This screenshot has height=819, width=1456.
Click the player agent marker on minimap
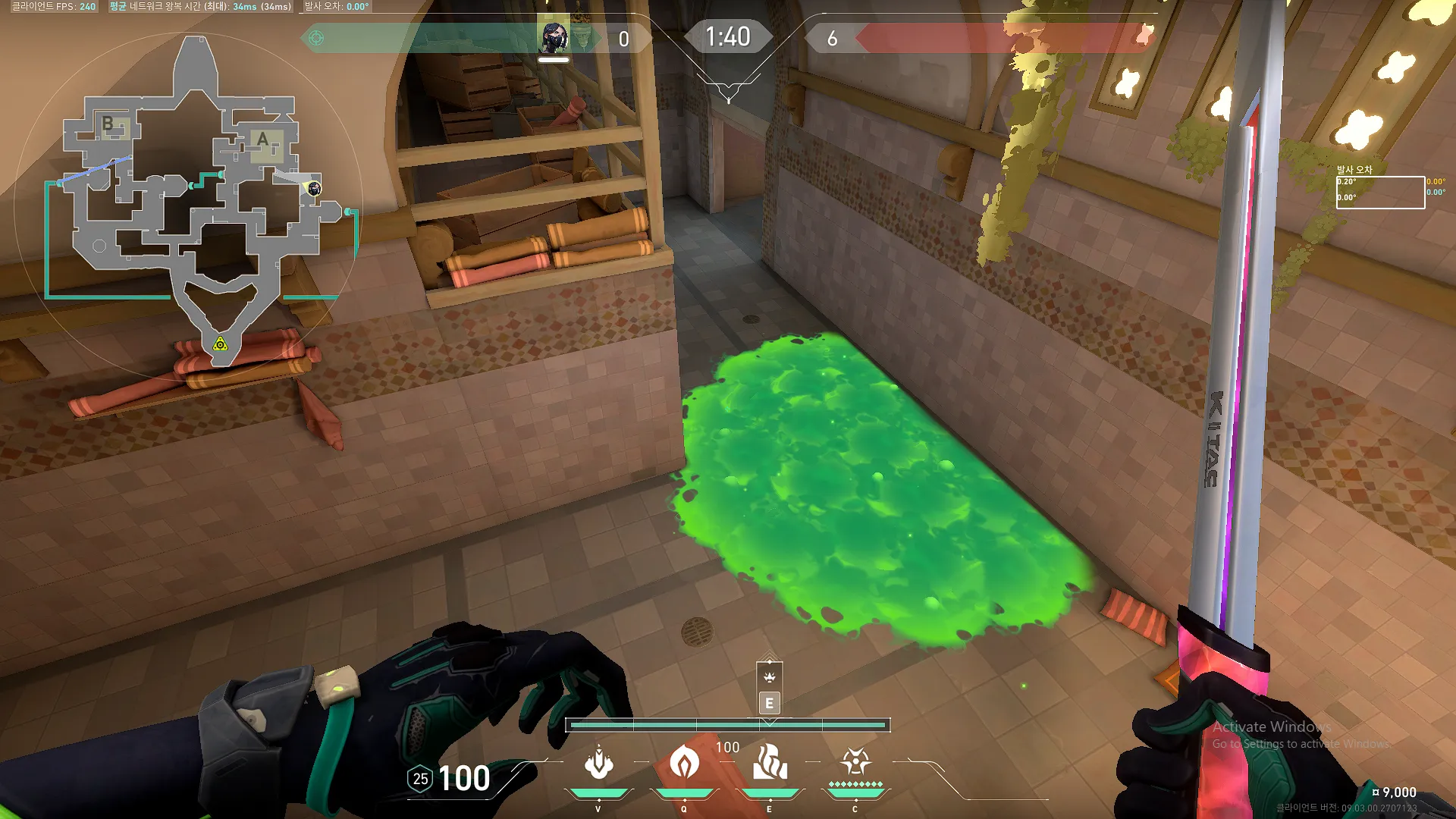click(x=314, y=188)
